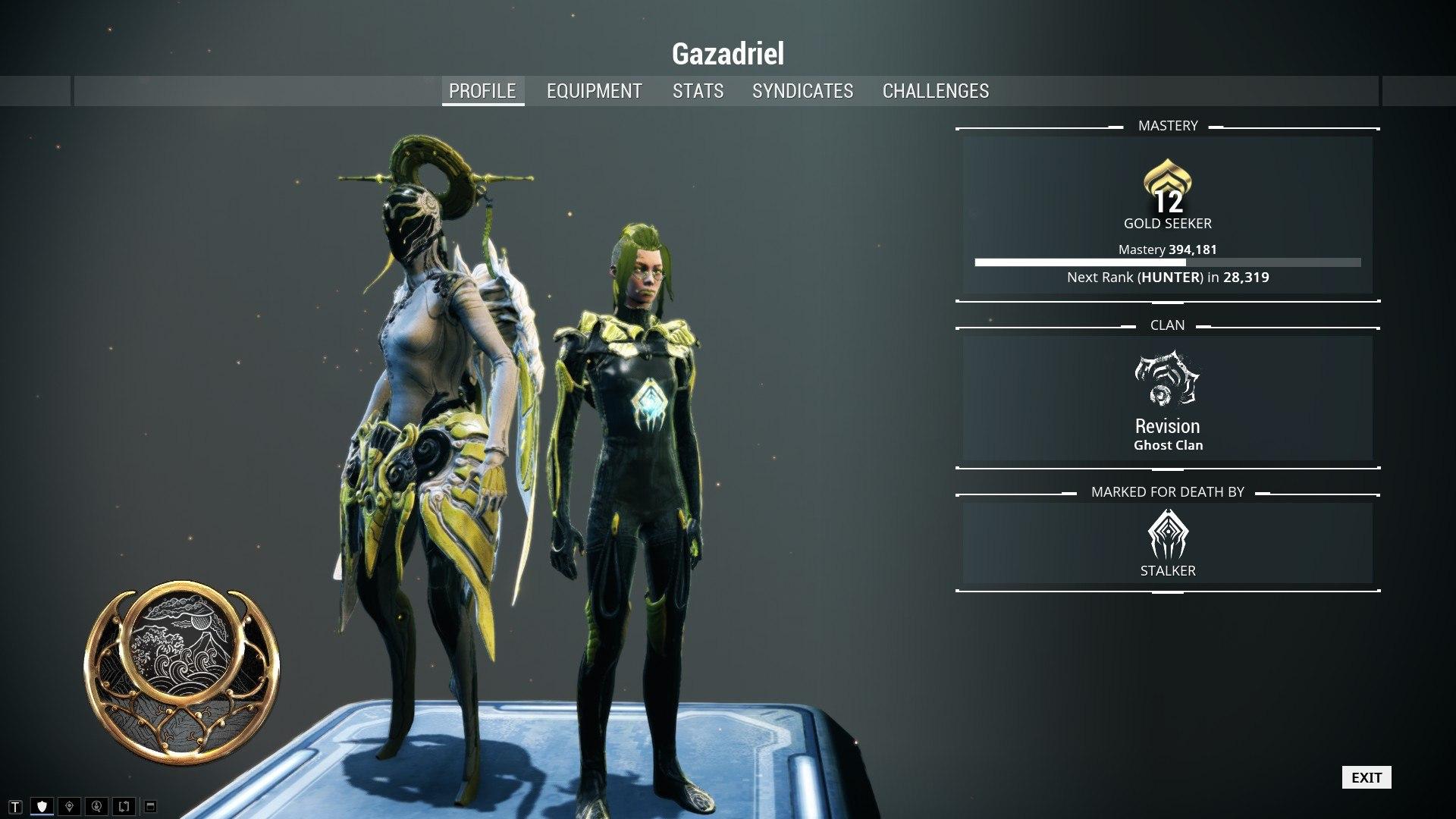1456x819 pixels.
Task: Open the Stats tab
Action: click(x=698, y=91)
